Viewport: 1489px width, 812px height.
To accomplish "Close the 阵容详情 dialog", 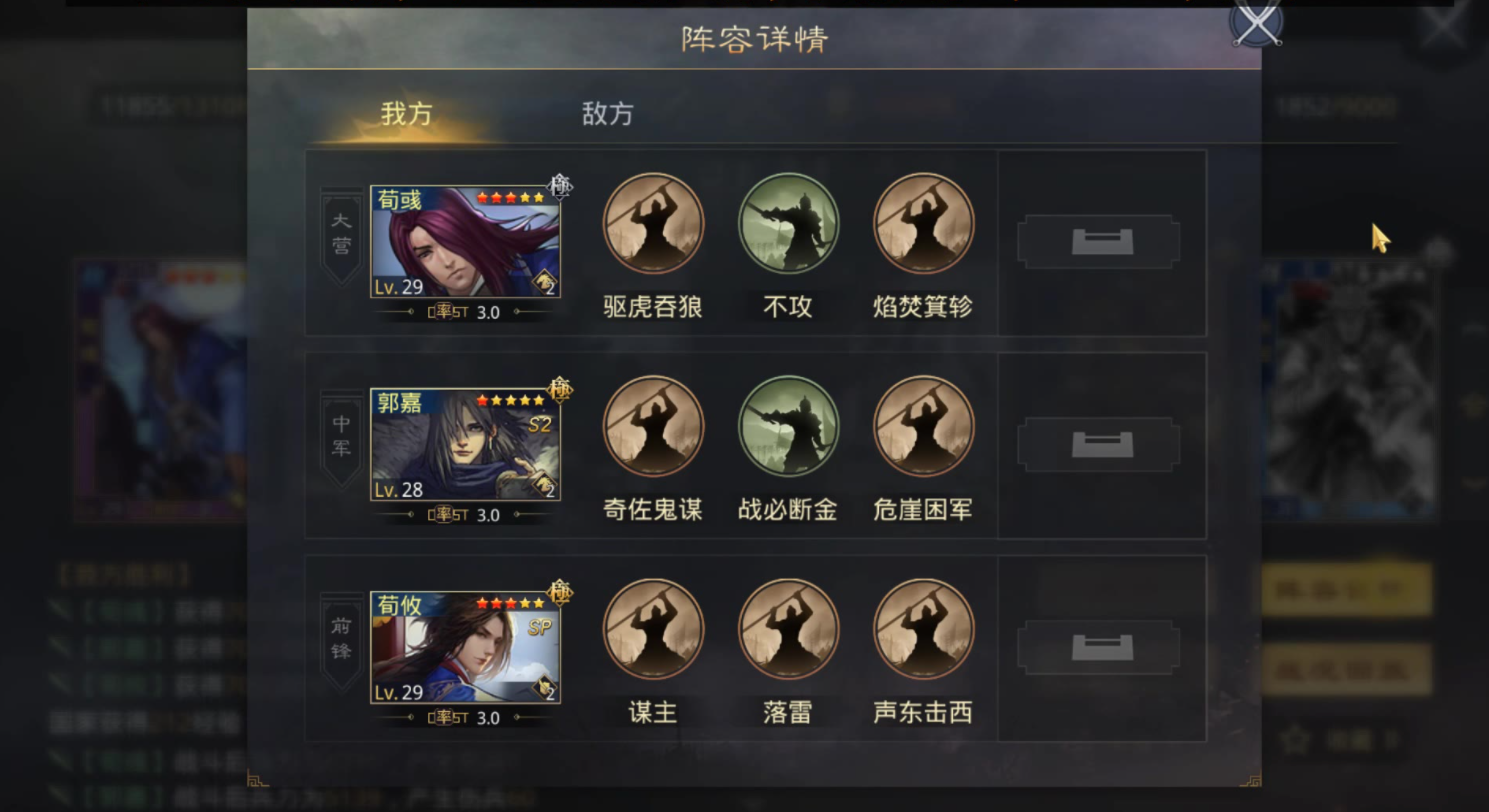I will tap(1255, 25).
